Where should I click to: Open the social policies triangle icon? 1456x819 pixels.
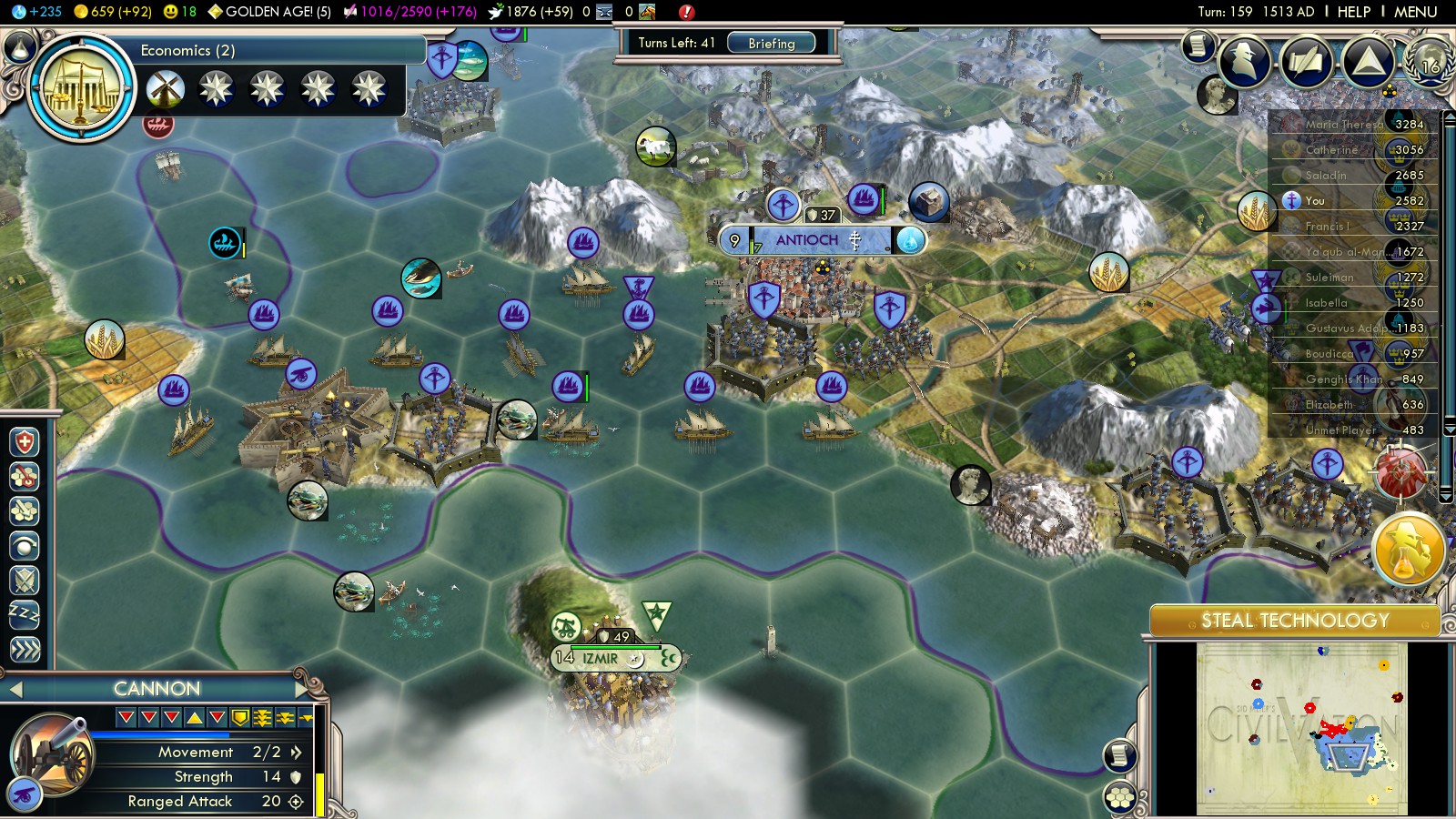point(1367,61)
